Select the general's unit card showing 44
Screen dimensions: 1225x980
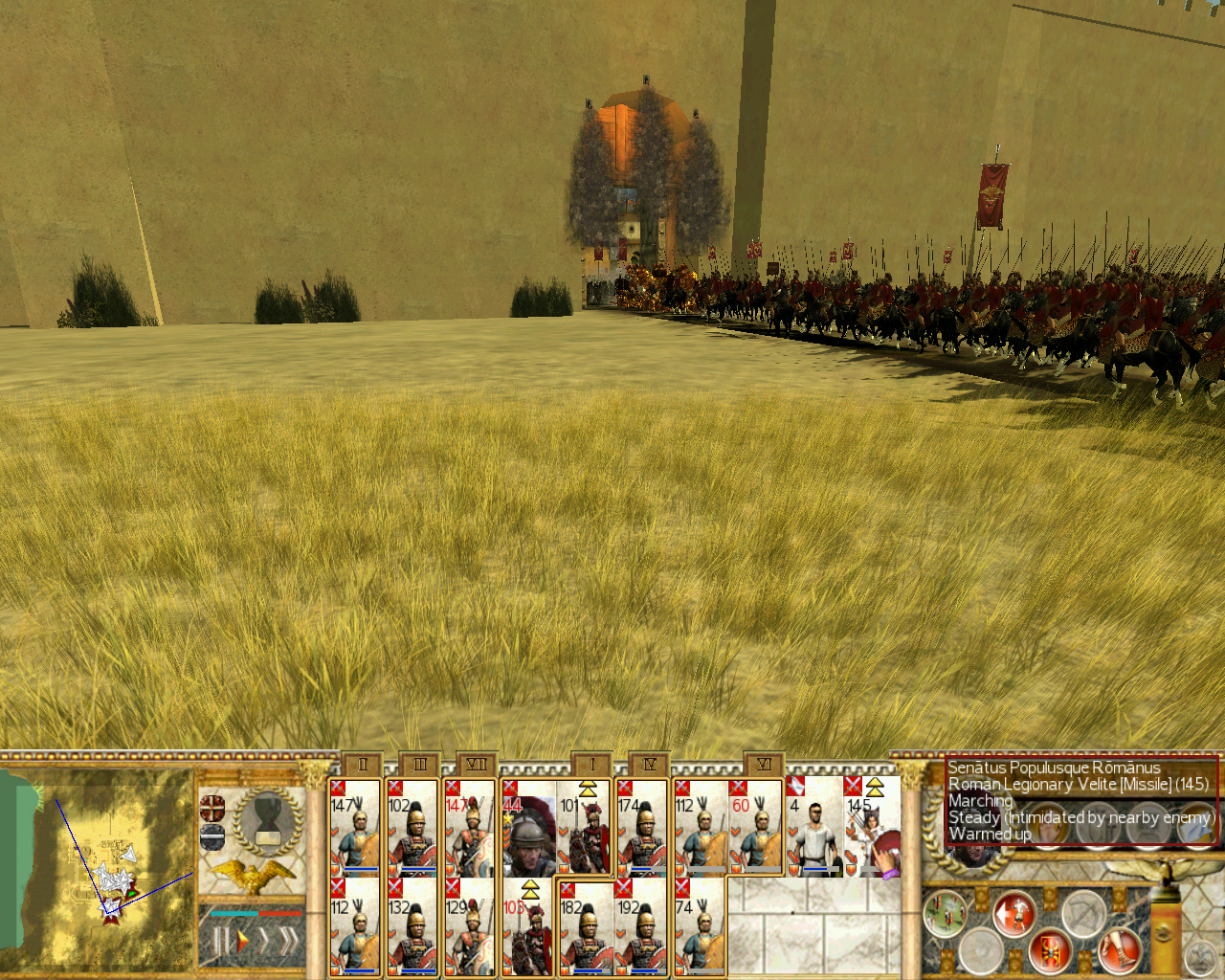click(528, 828)
